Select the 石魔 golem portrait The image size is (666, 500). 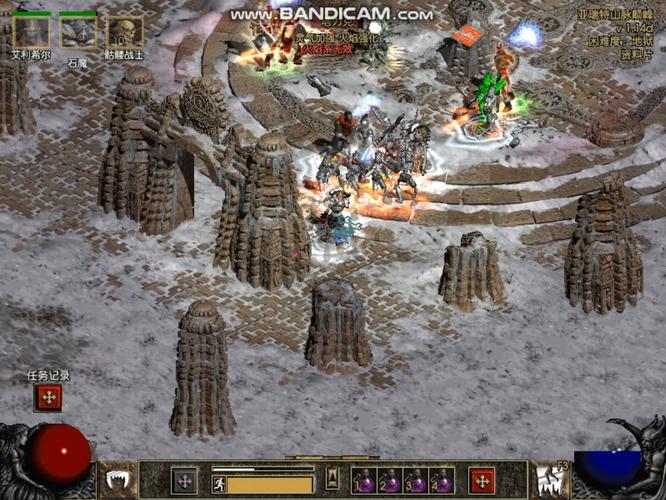[x=78, y=33]
